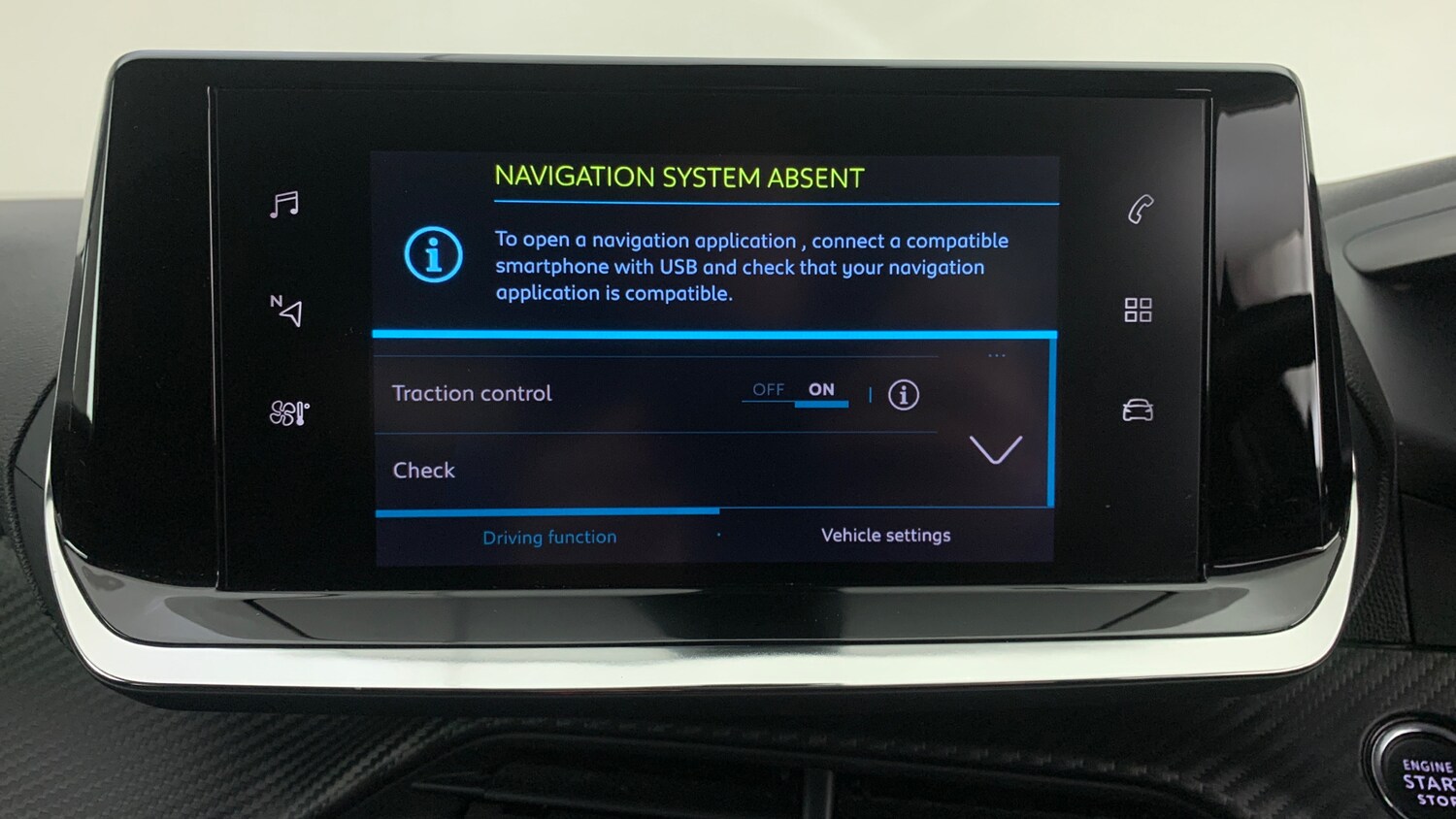Open the applications grid icon

point(1138,310)
